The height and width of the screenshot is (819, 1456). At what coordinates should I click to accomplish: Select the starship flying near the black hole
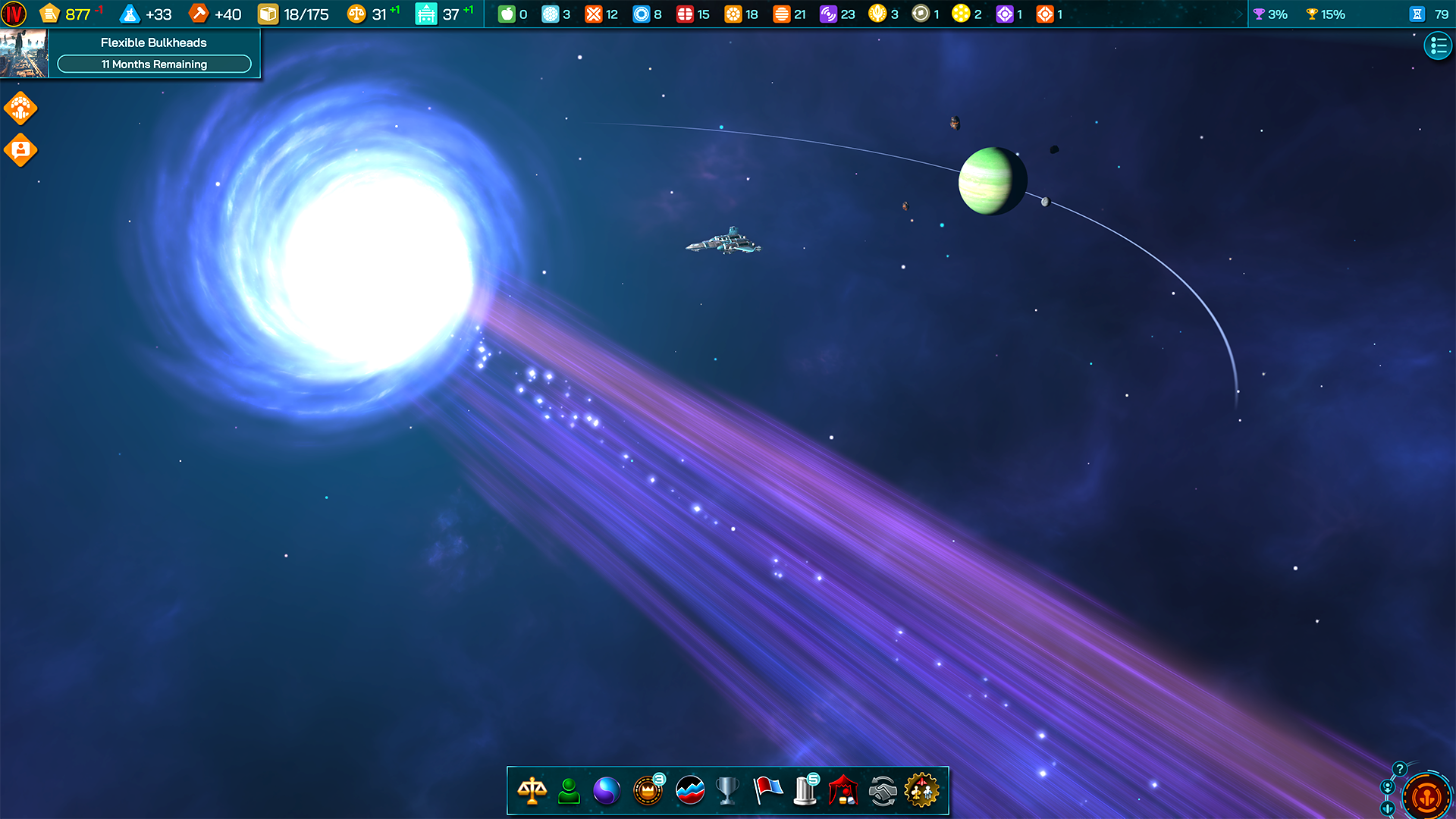(723, 243)
